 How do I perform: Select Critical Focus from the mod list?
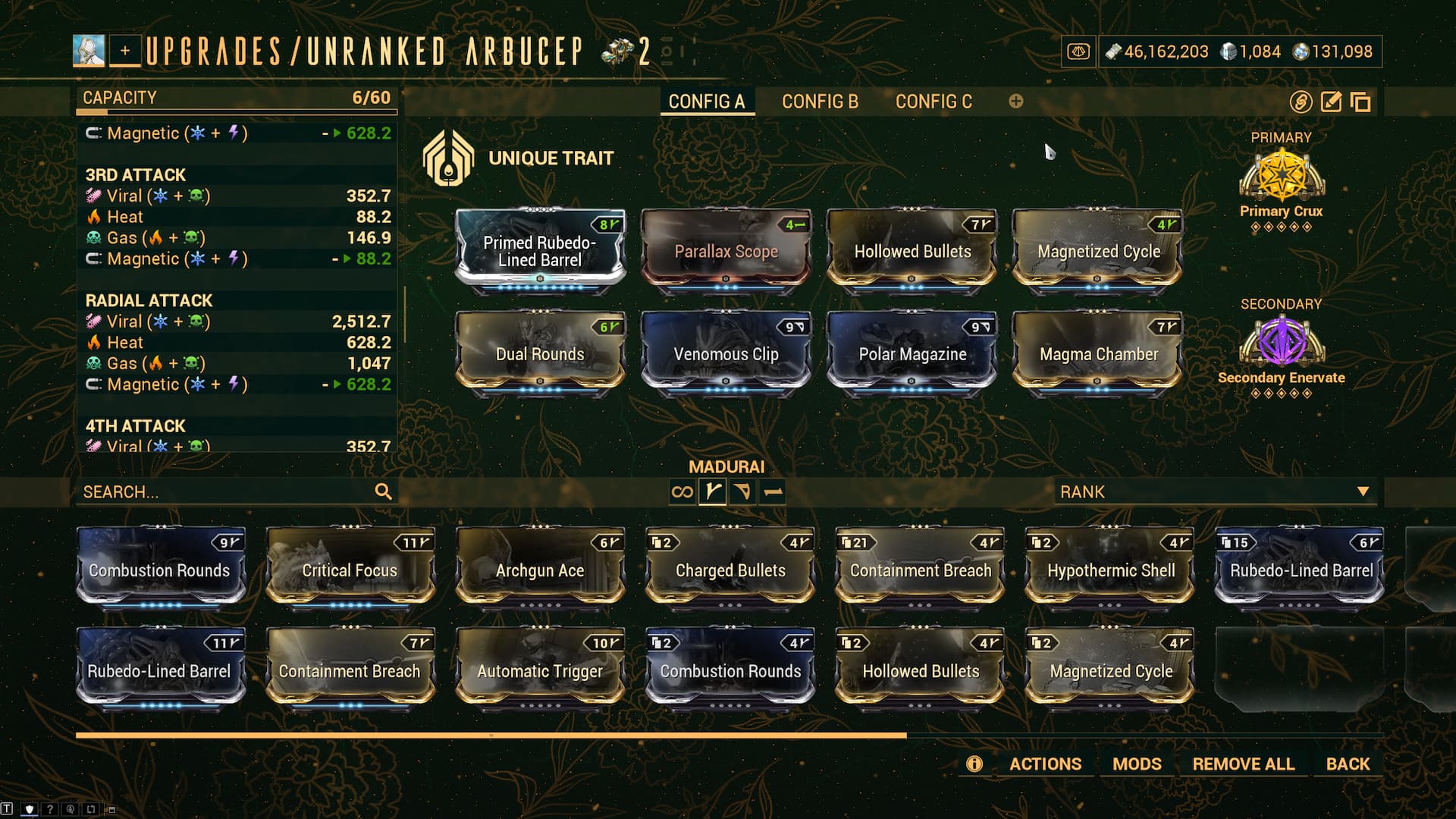(x=350, y=567)
